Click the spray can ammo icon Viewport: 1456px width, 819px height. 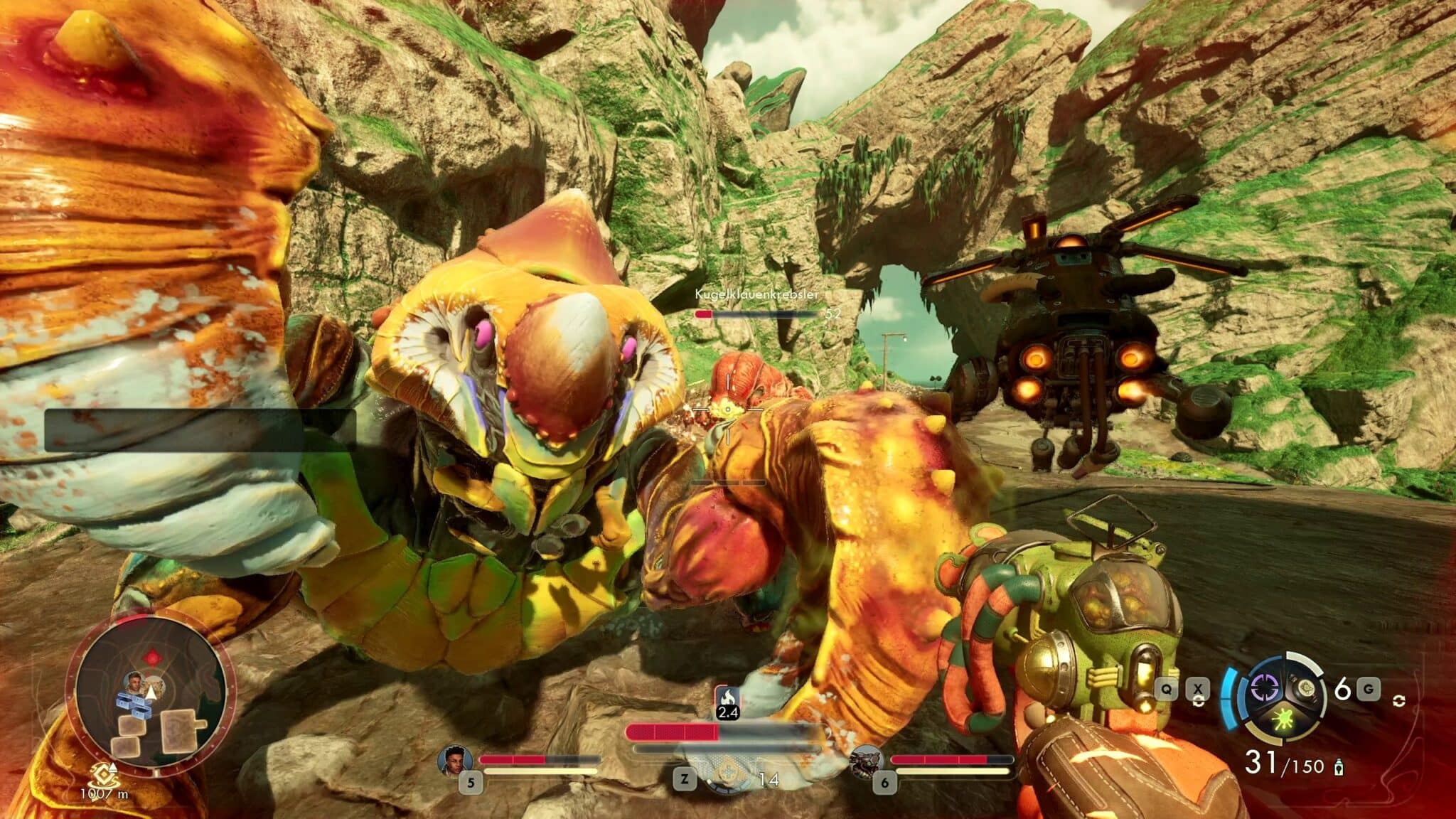pos(1339,766)
